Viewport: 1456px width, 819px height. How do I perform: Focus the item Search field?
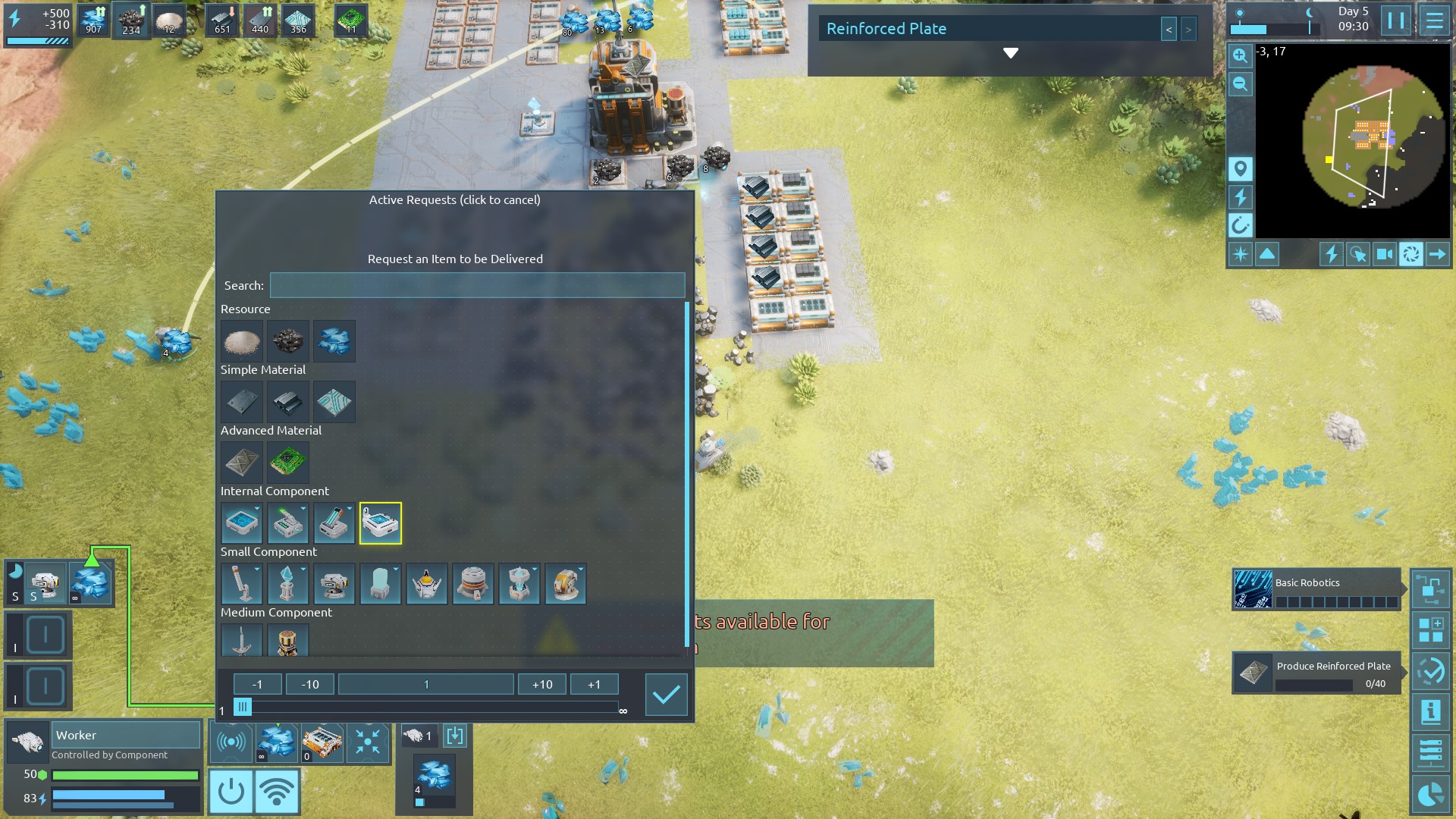coord(477,286)
